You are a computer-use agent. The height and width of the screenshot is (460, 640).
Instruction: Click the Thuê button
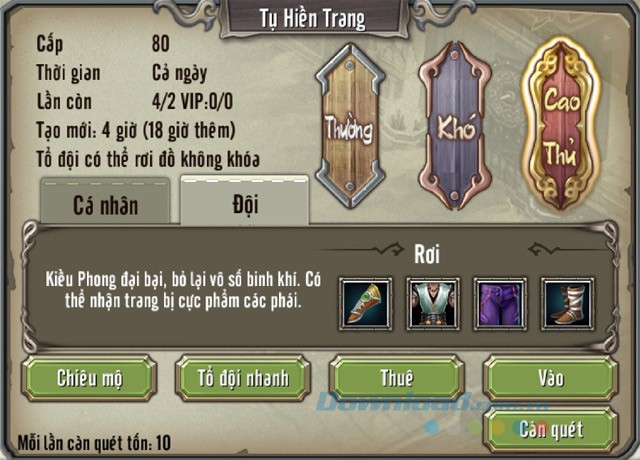[x=397, y=377]
